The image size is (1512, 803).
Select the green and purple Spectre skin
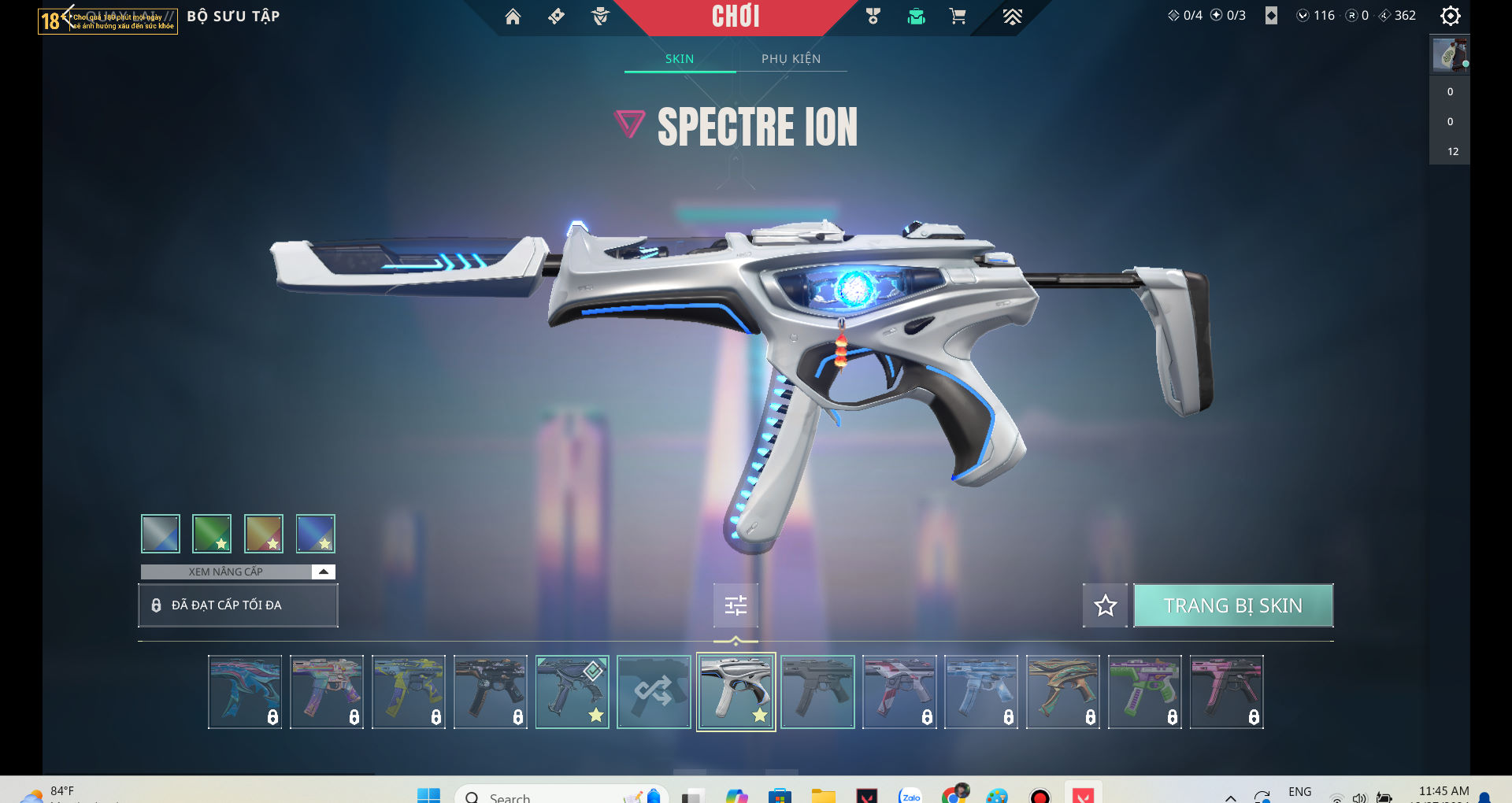[1144, 692]
